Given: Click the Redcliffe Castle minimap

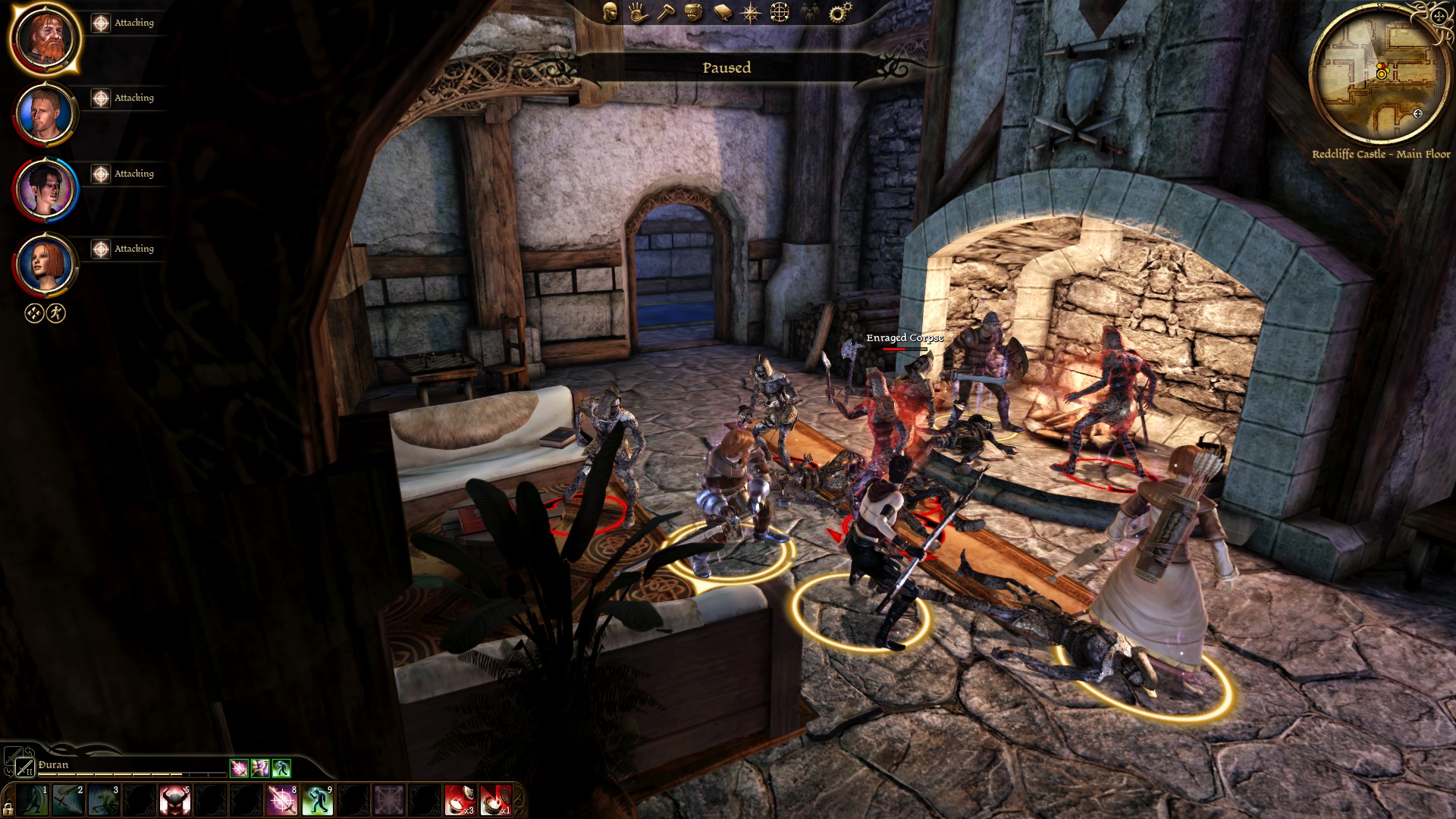Looking at the screenshot, I should [1379, 76].
